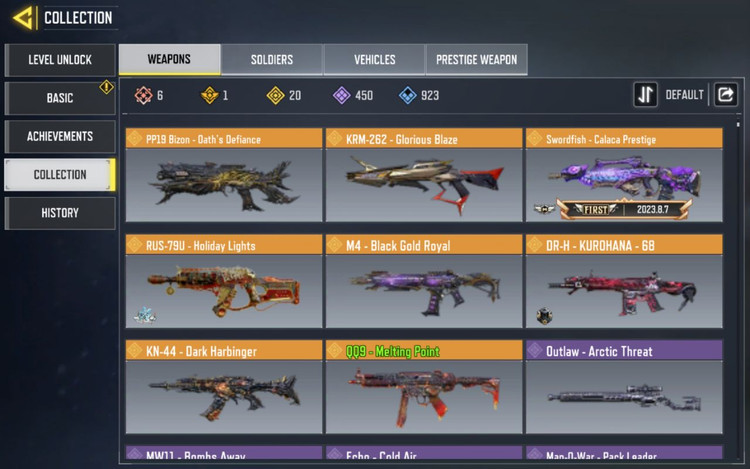Screen dimensions: 750x469
Task: View the M4 - Black Gold Royal
Action: (x=424, y=281)
